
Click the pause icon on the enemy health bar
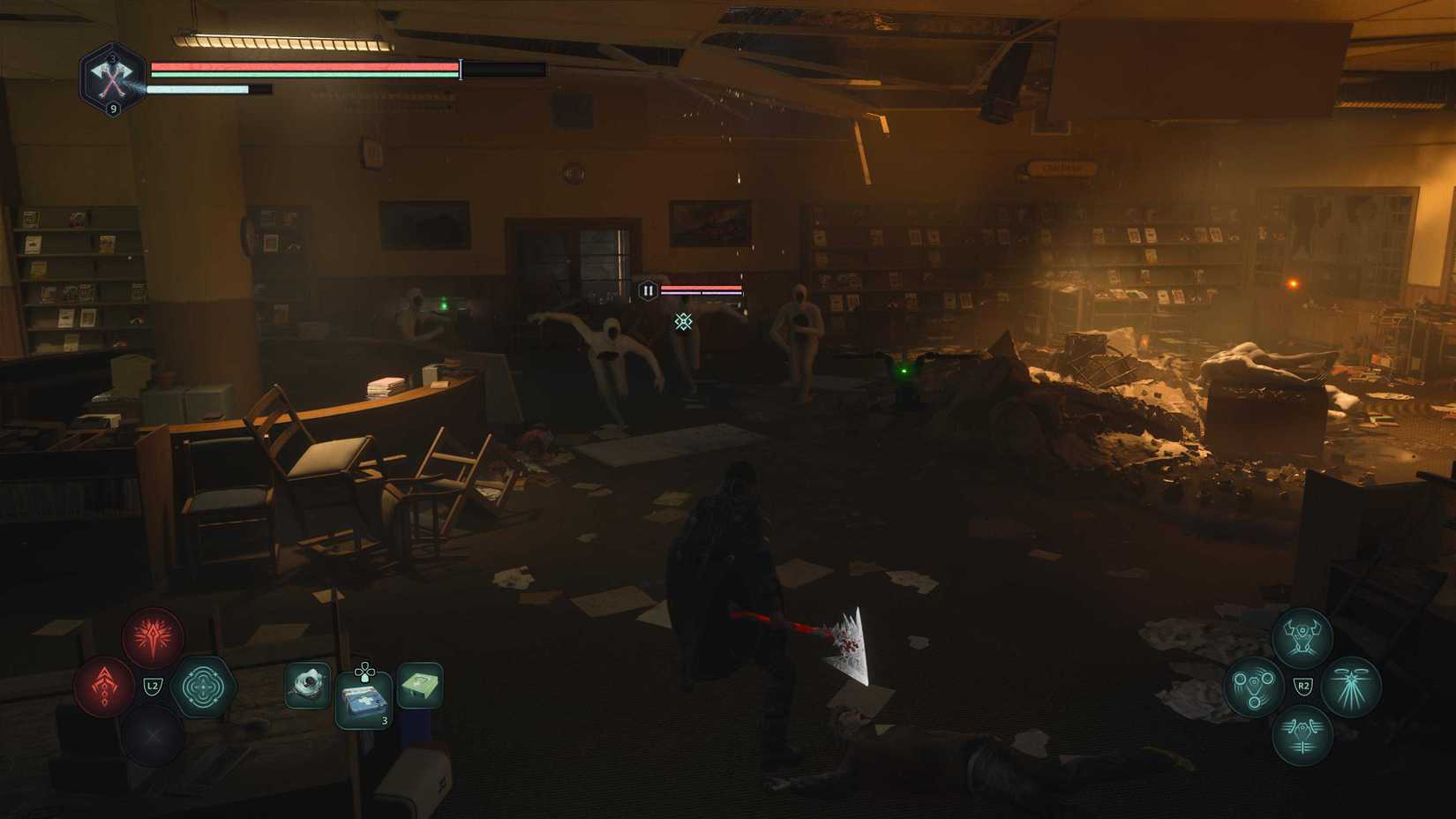pos(649,288)
